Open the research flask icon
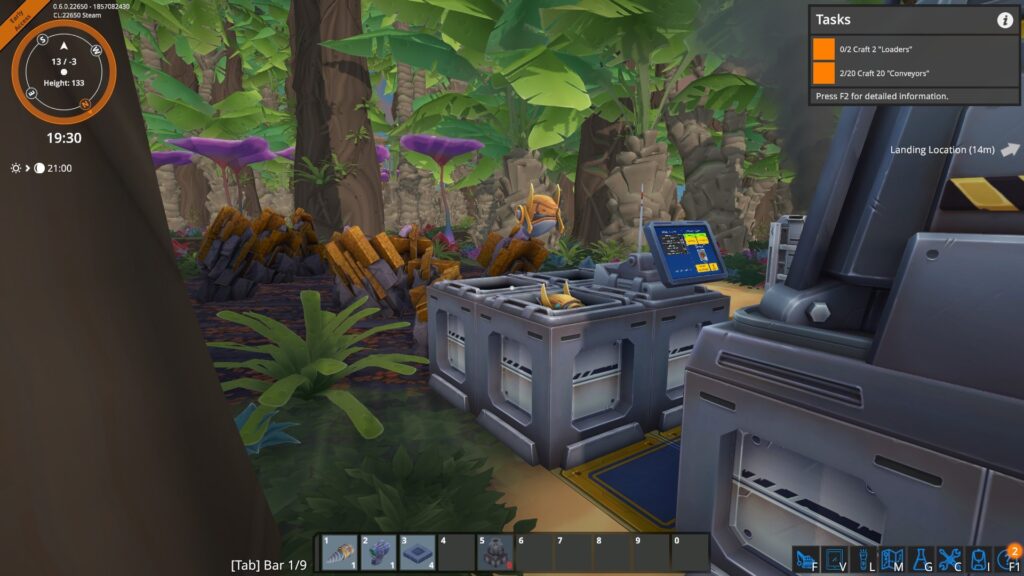1024x576 pixels. click(921, 559)
